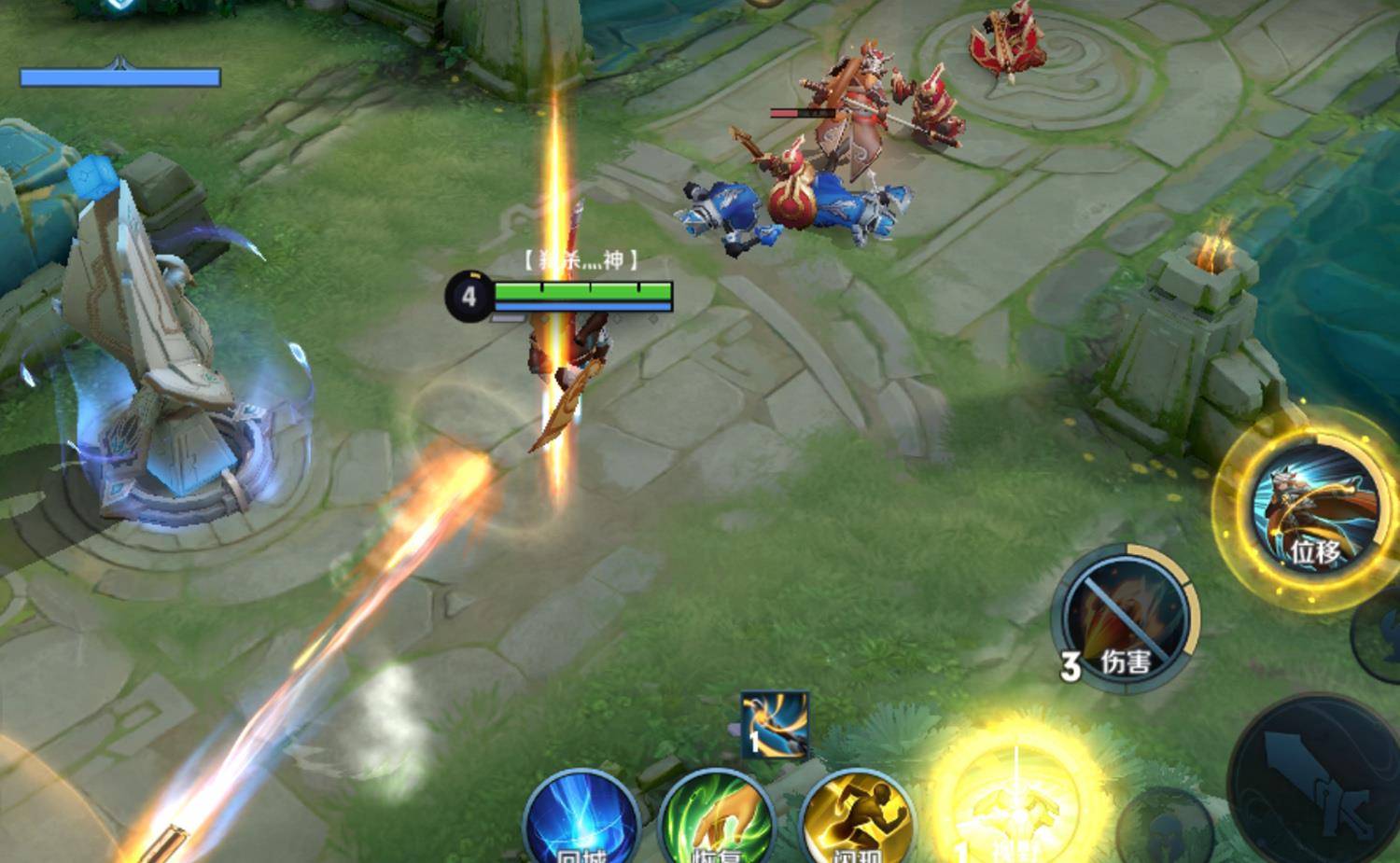
Task: Select the square blue slash item icon
Action: click(x=774, y=725)
